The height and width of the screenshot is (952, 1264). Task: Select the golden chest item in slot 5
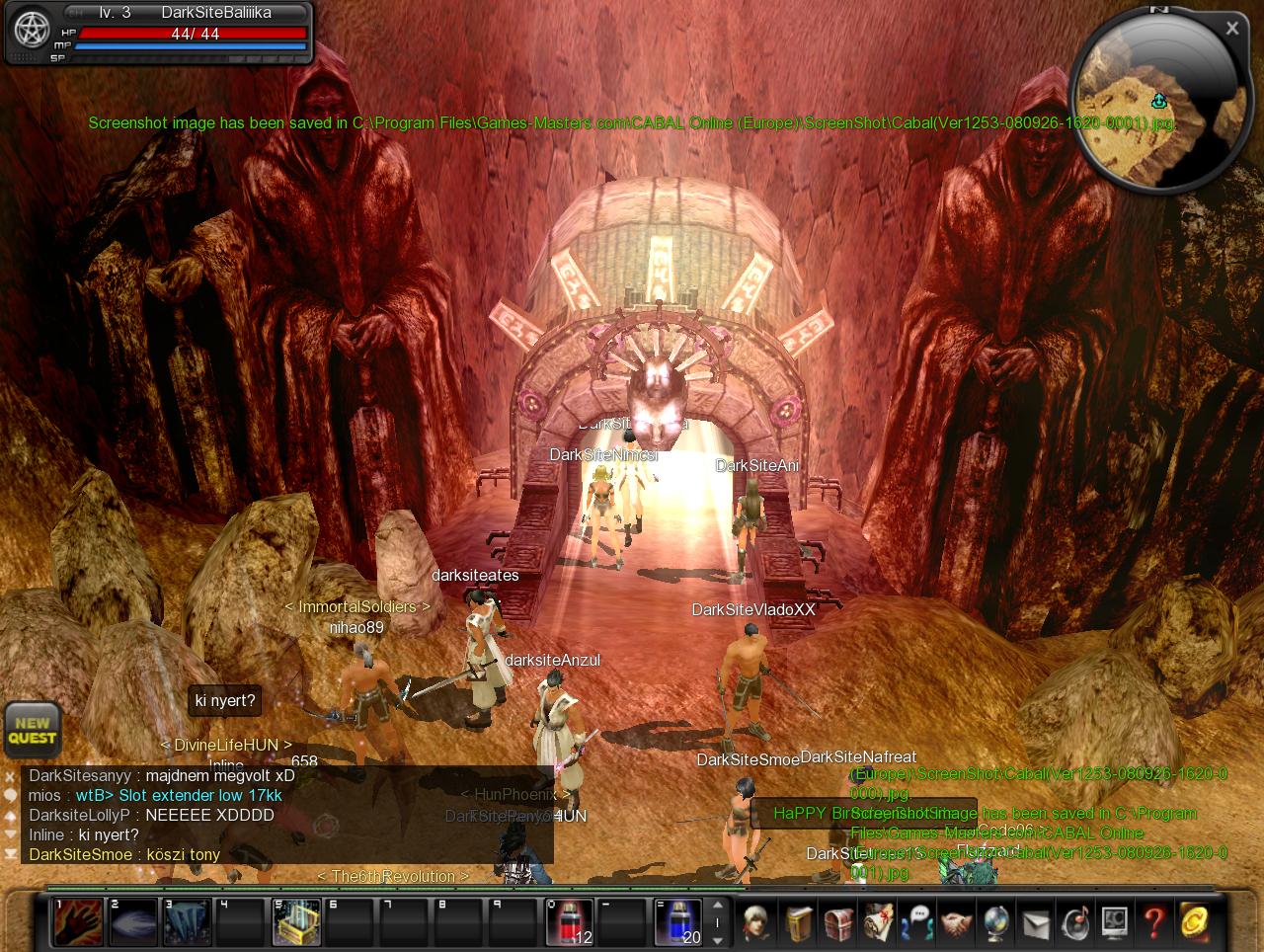[296, 921]
